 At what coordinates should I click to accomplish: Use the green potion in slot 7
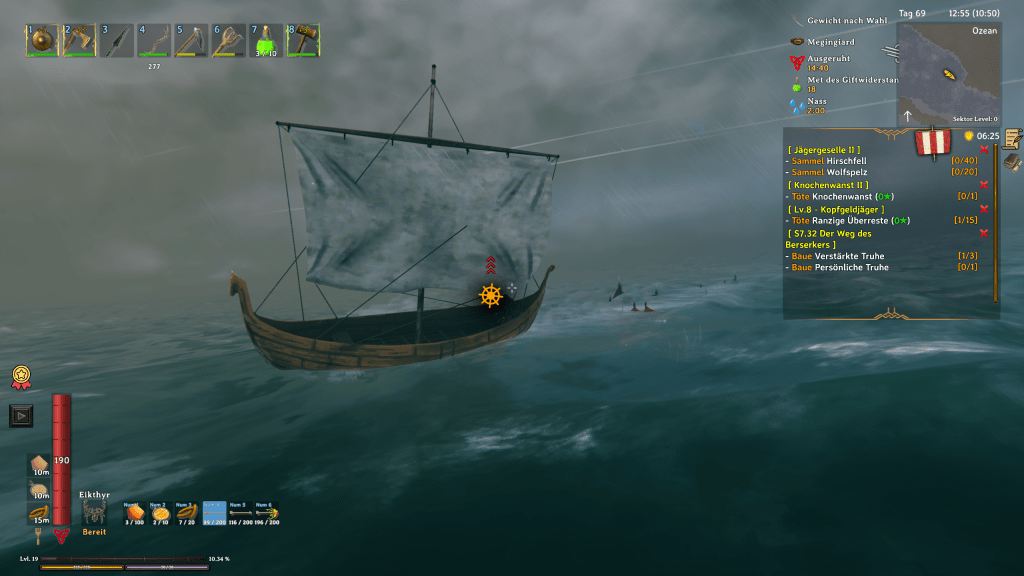coord(266,40)
